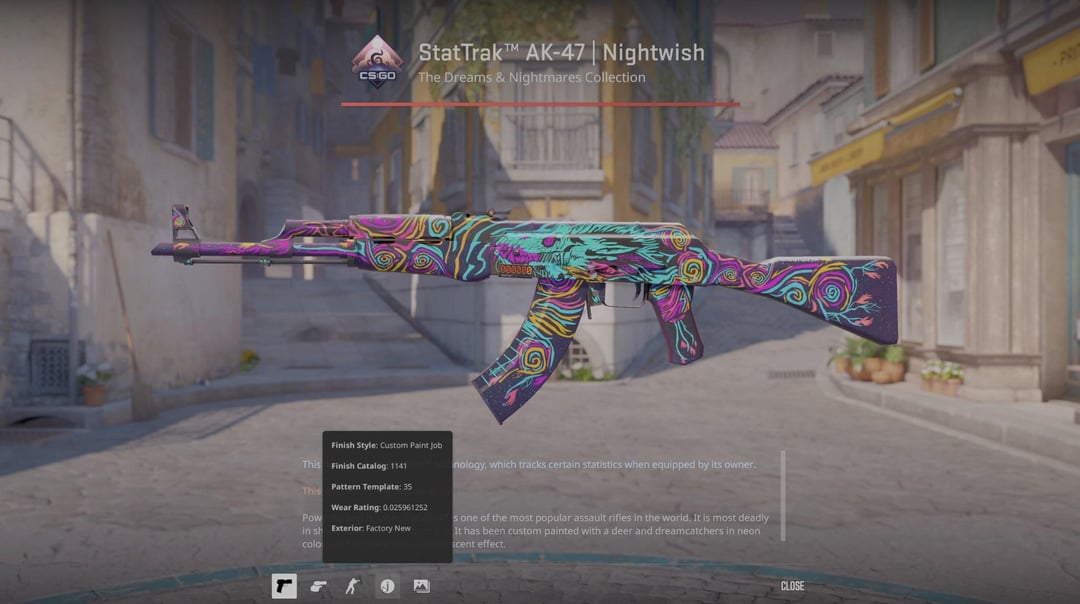Show the weapon on the character model
This screenshot has width=1080, height=604.
[x=352, y=586]
